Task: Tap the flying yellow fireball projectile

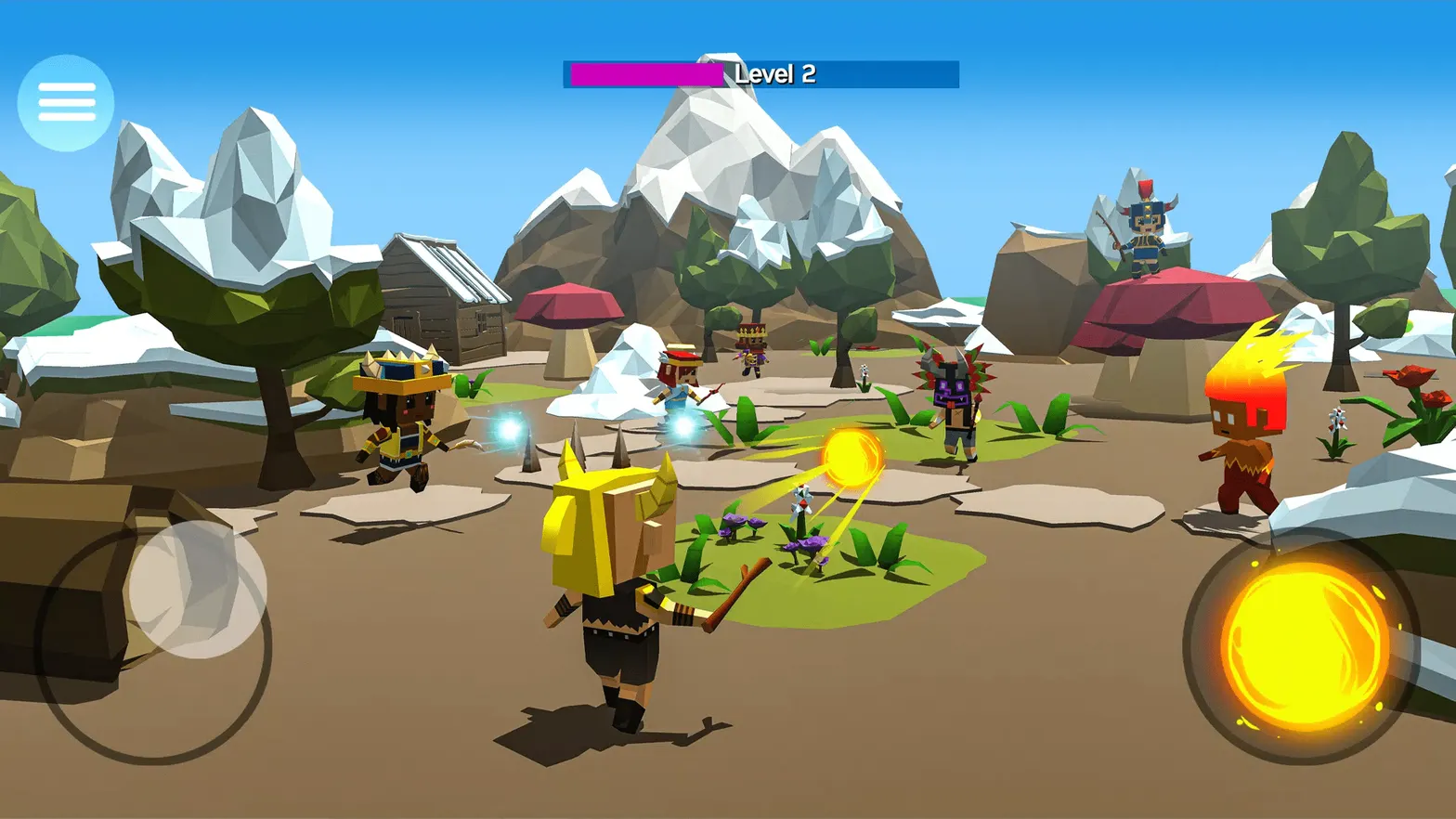Action: (x=852, y=455)
